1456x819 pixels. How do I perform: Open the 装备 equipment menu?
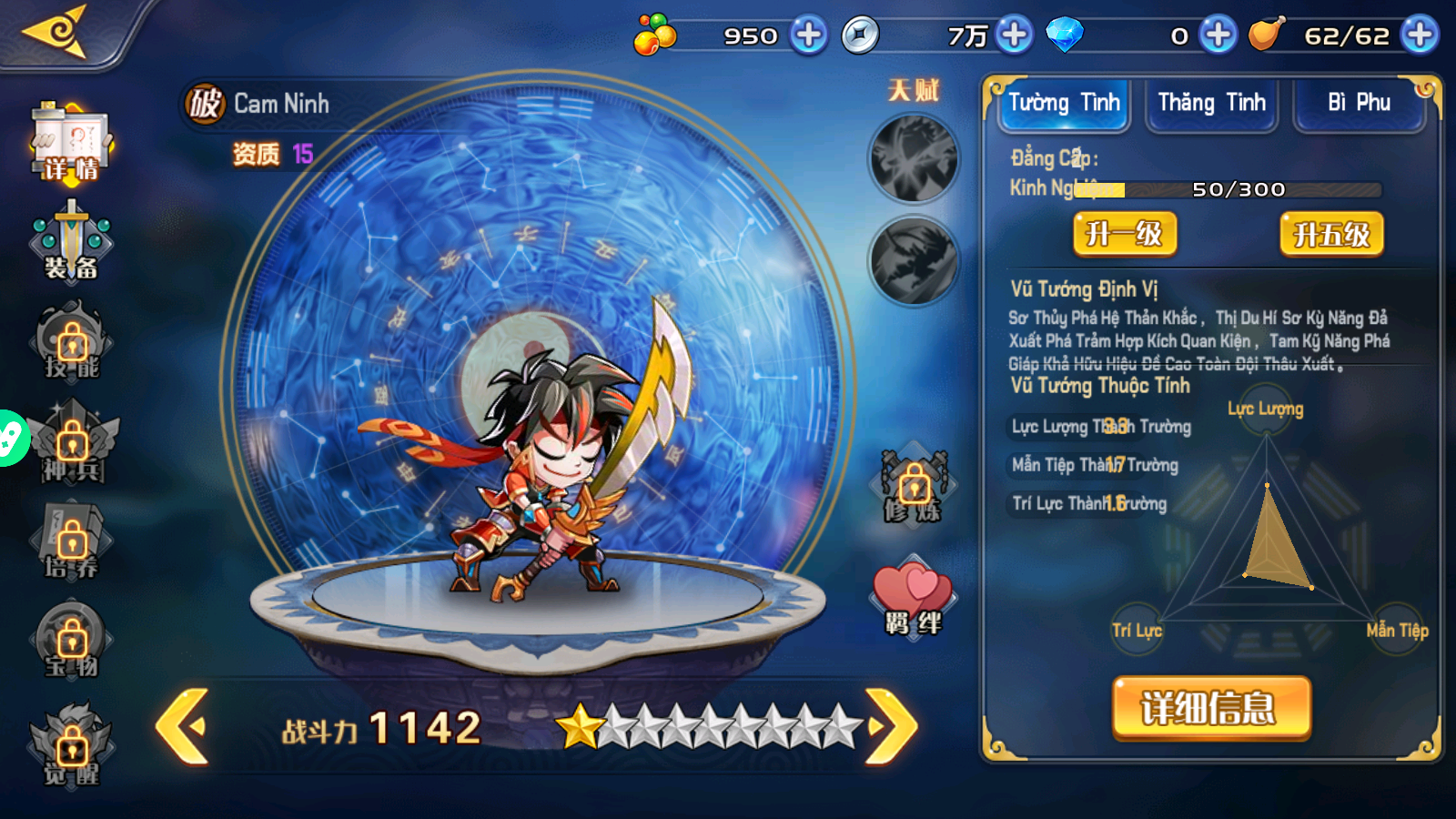point(71,243)
